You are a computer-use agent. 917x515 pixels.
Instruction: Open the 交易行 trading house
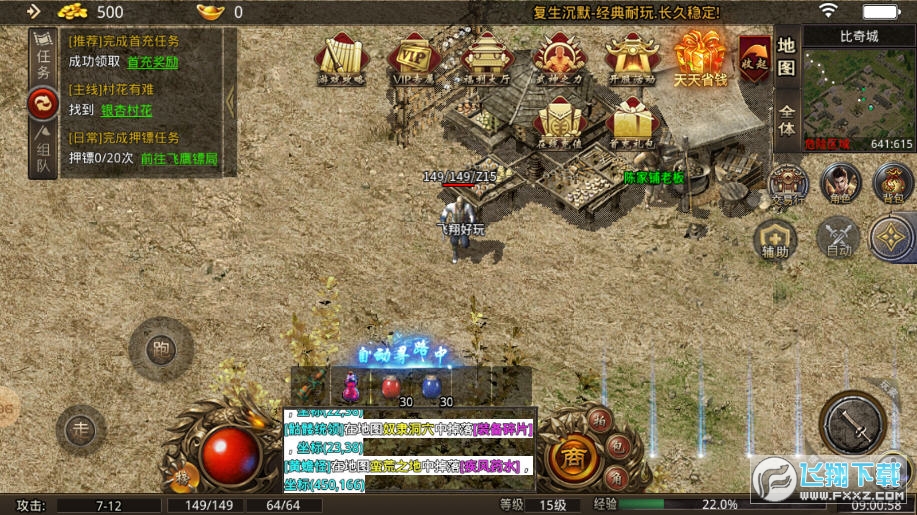point(789,182)
